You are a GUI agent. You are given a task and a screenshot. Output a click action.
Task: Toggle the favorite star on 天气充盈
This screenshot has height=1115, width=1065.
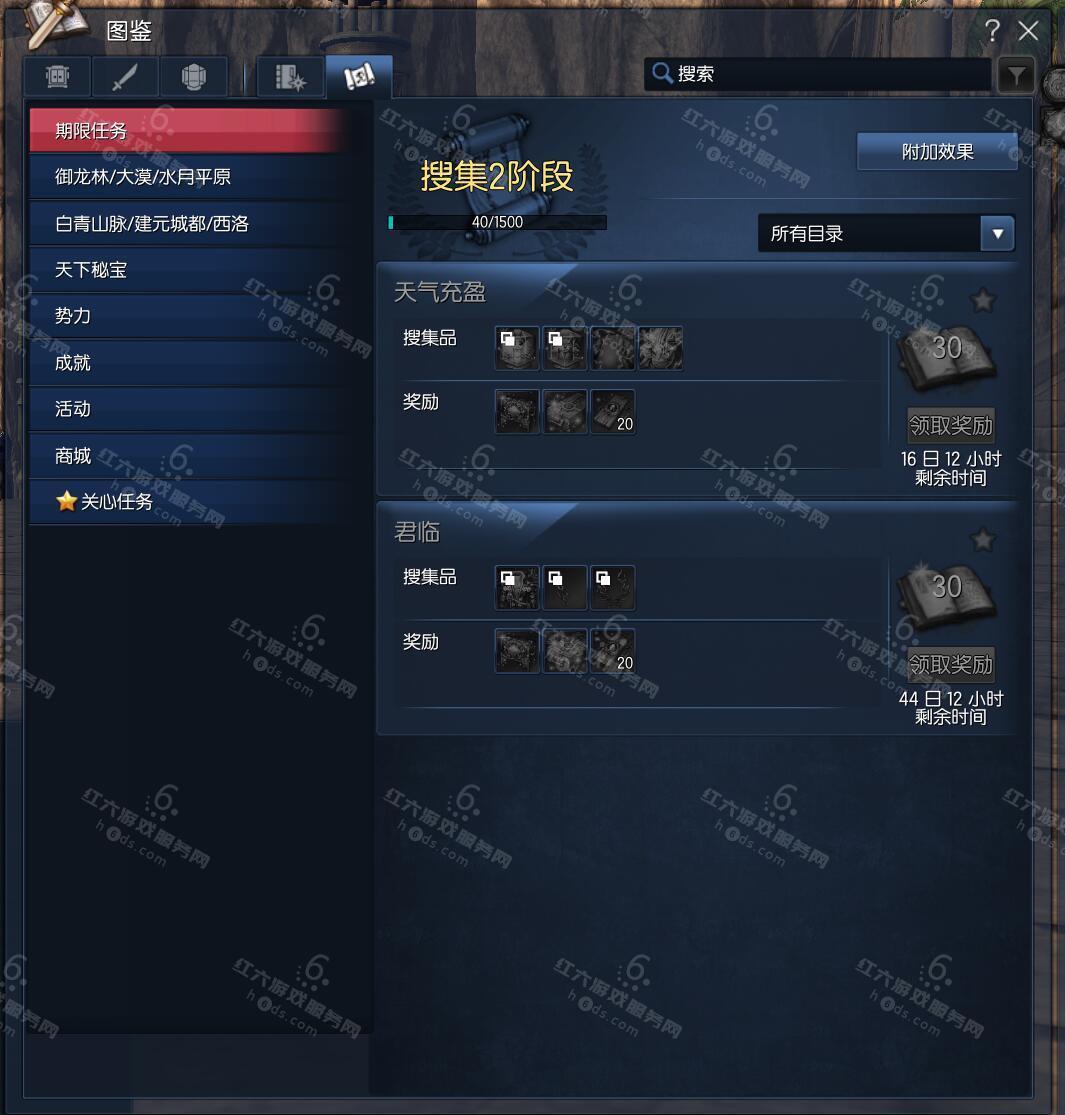(983, 300)
